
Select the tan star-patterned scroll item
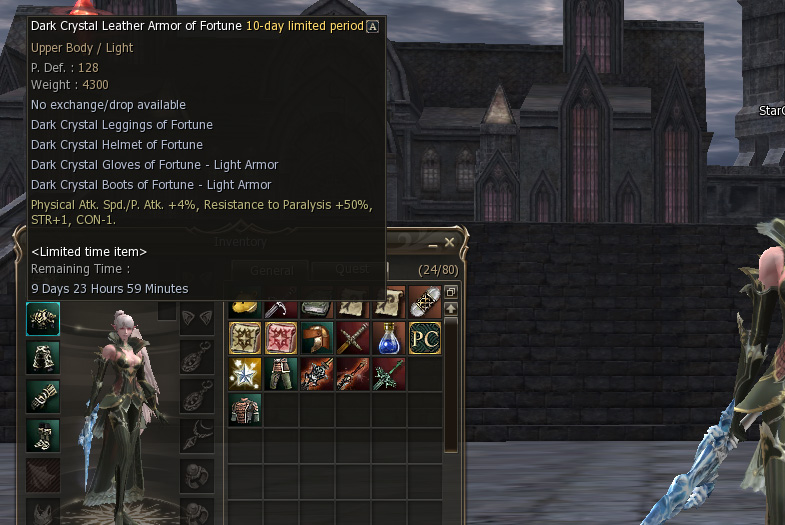click(245, 338)
